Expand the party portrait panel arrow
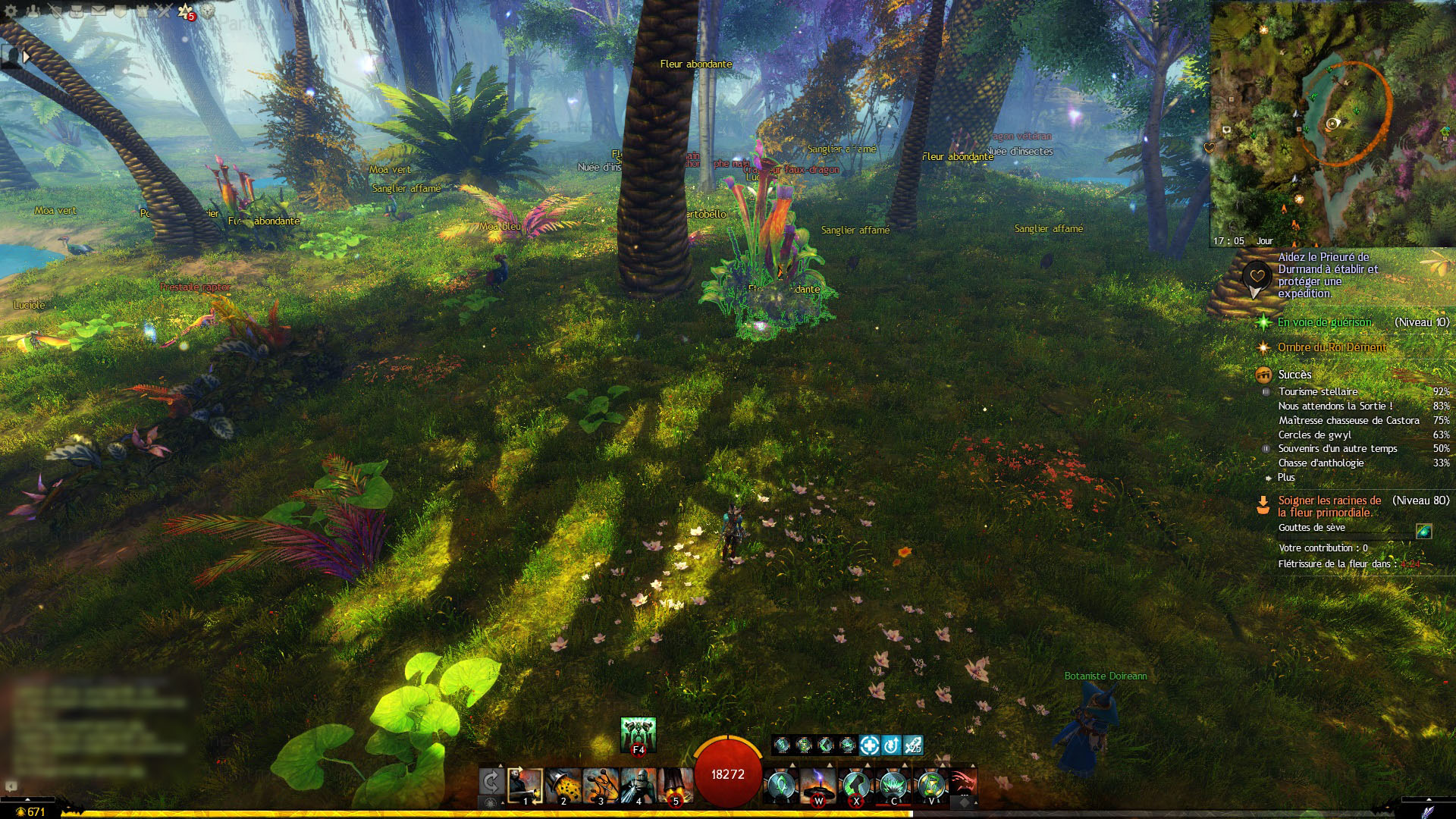This screenshot has height=819, width=1456. (x=27, y=56)
